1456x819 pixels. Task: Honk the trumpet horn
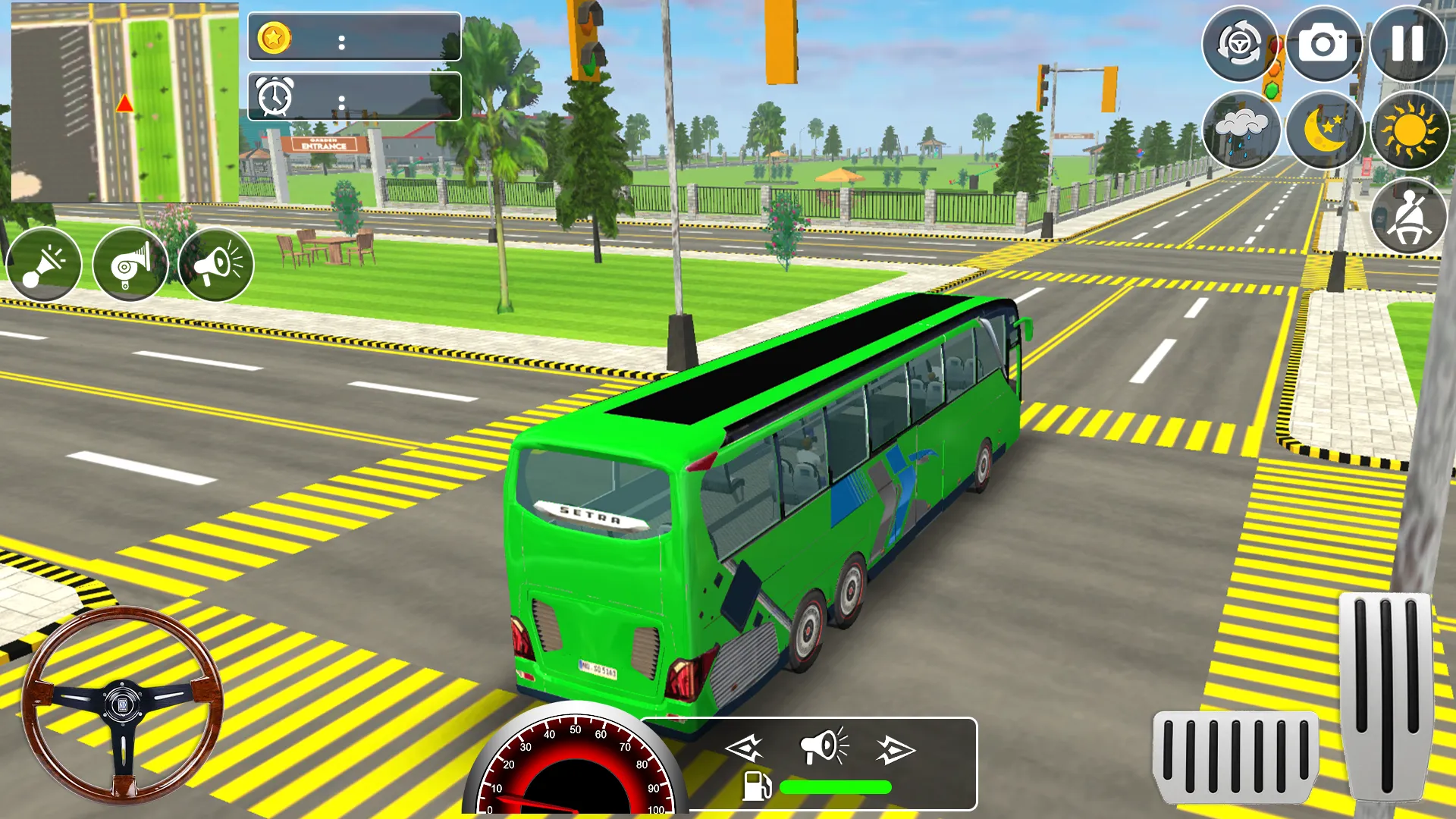pyautogui.click(x=44, y=264)
